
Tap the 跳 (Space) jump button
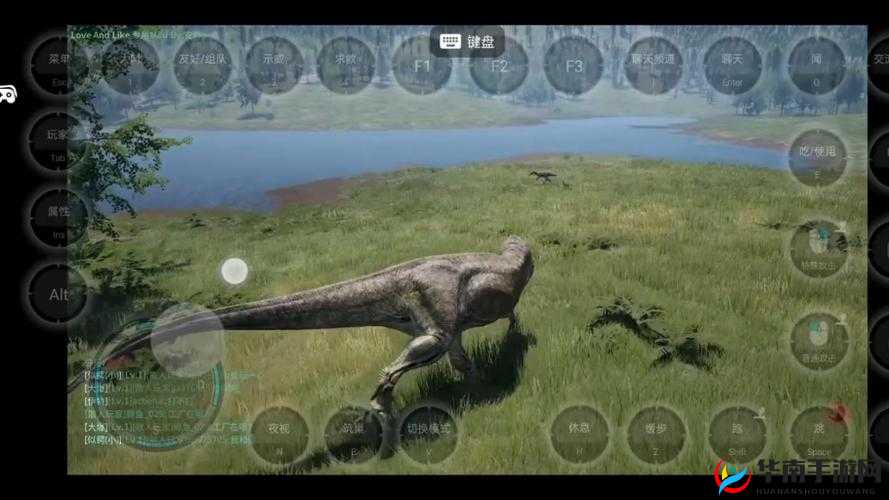point(819,433)
